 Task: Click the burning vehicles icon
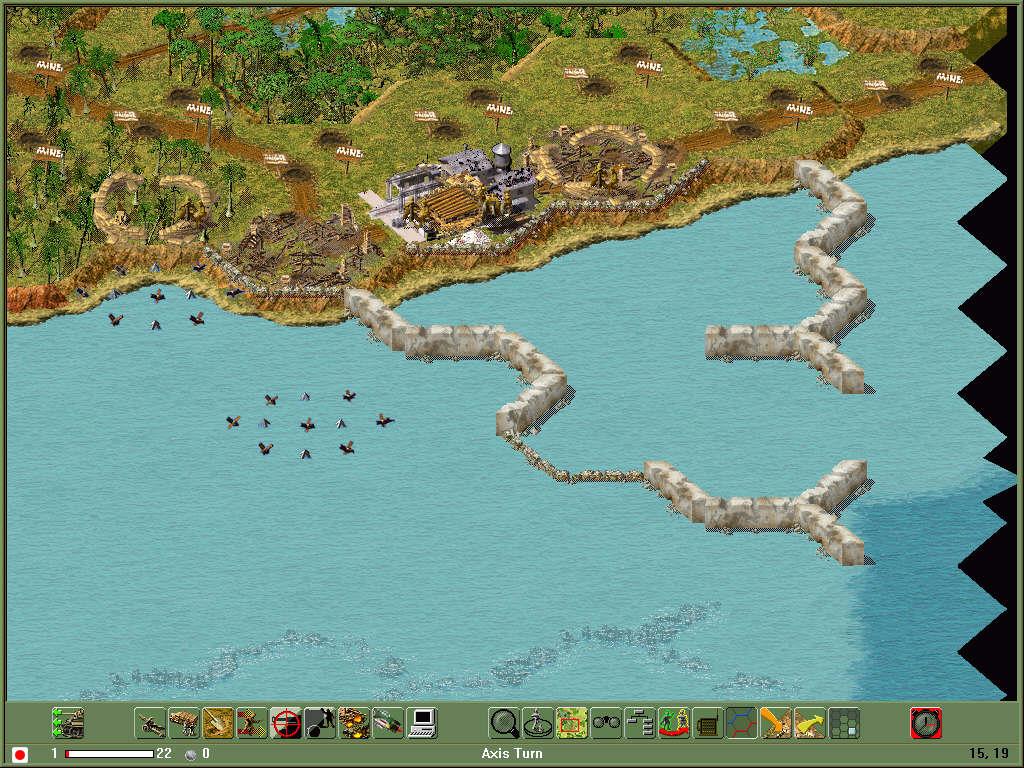point(354,722)
